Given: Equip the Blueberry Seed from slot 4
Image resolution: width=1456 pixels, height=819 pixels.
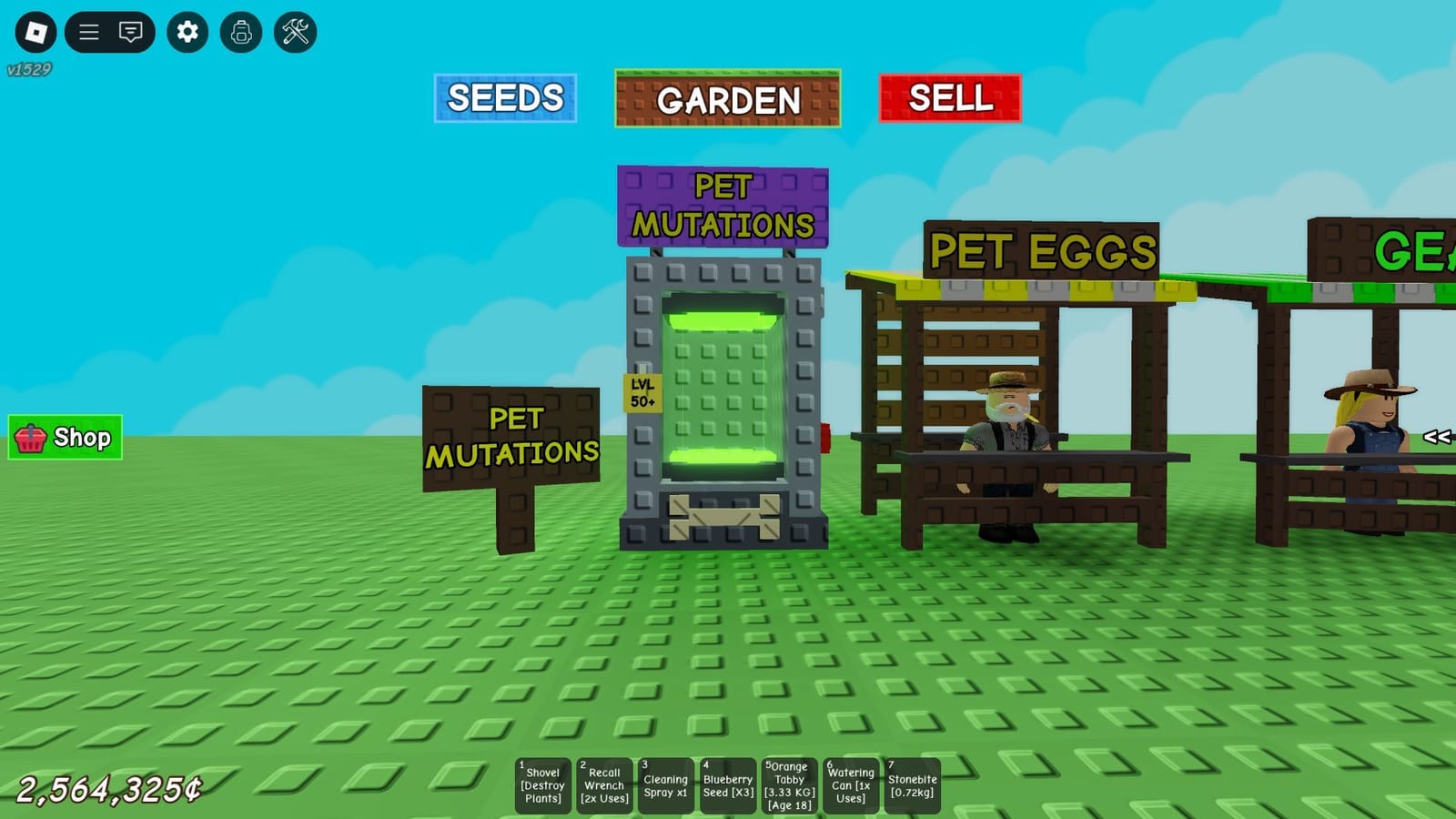Looking at the screenshot, I should tap(728, 784).
